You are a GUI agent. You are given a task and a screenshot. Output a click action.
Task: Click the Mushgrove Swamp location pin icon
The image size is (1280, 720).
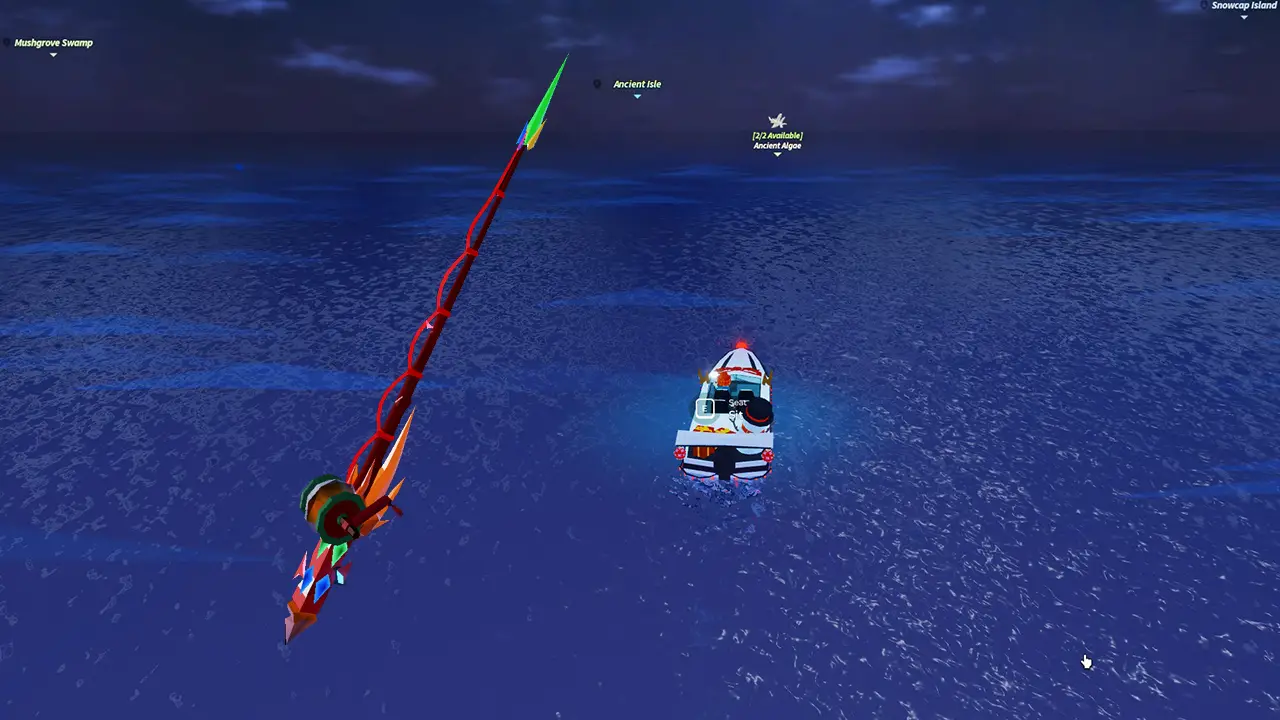pos(7,43)
